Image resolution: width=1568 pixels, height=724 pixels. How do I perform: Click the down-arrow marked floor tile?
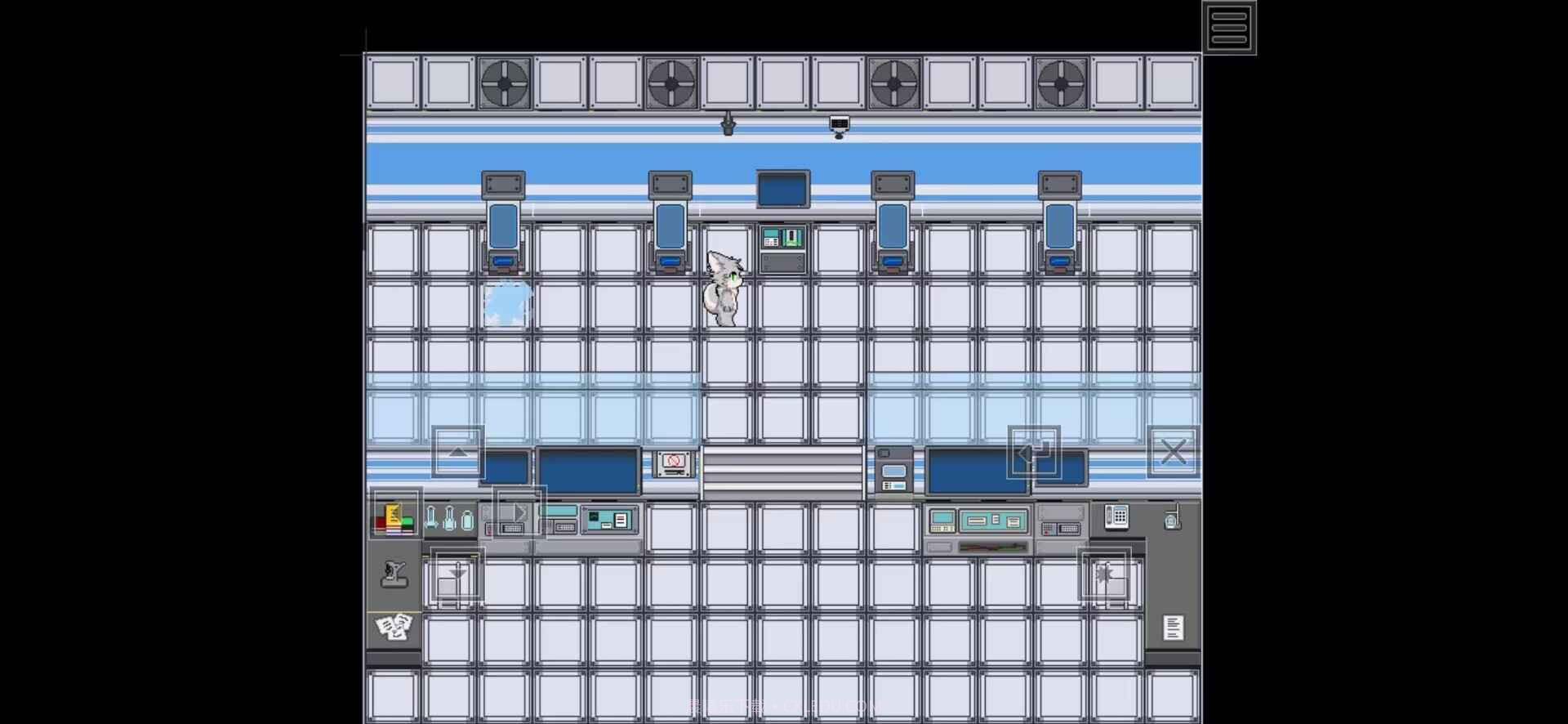pyautogui.click(x=456, y=576)
